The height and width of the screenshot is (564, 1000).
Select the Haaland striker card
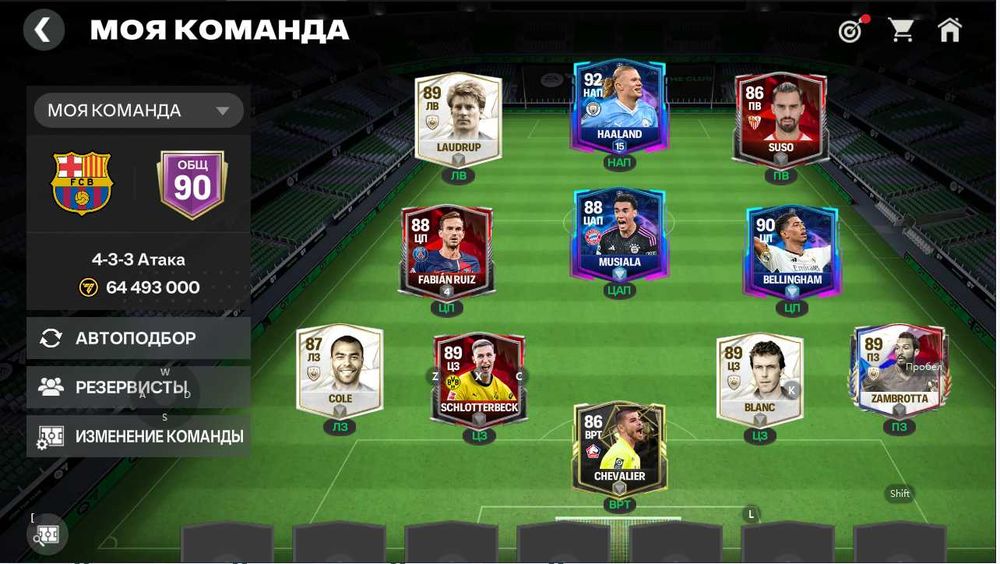pos(620,110)
